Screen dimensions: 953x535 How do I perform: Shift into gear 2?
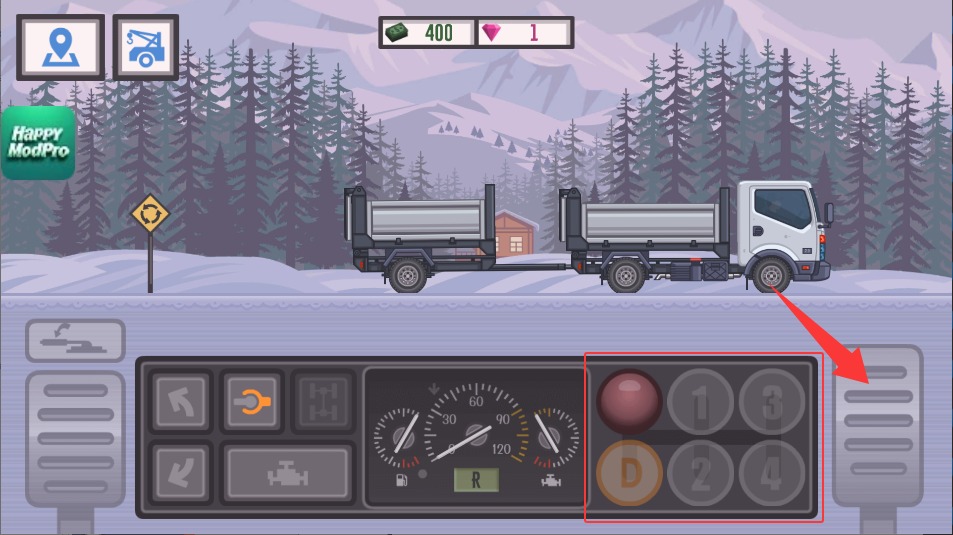tap(701, 473)
